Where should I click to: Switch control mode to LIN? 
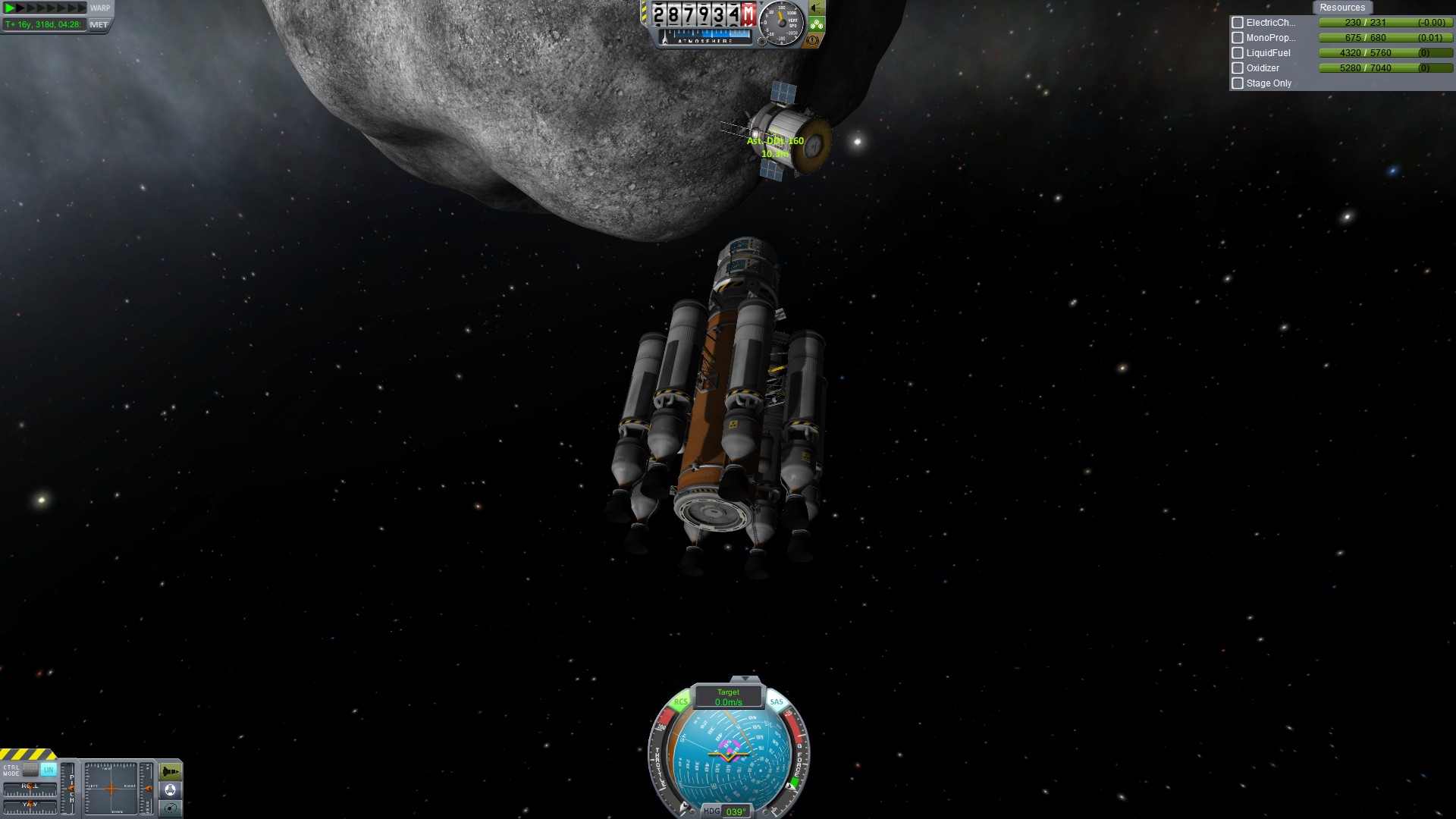point(49,770)
